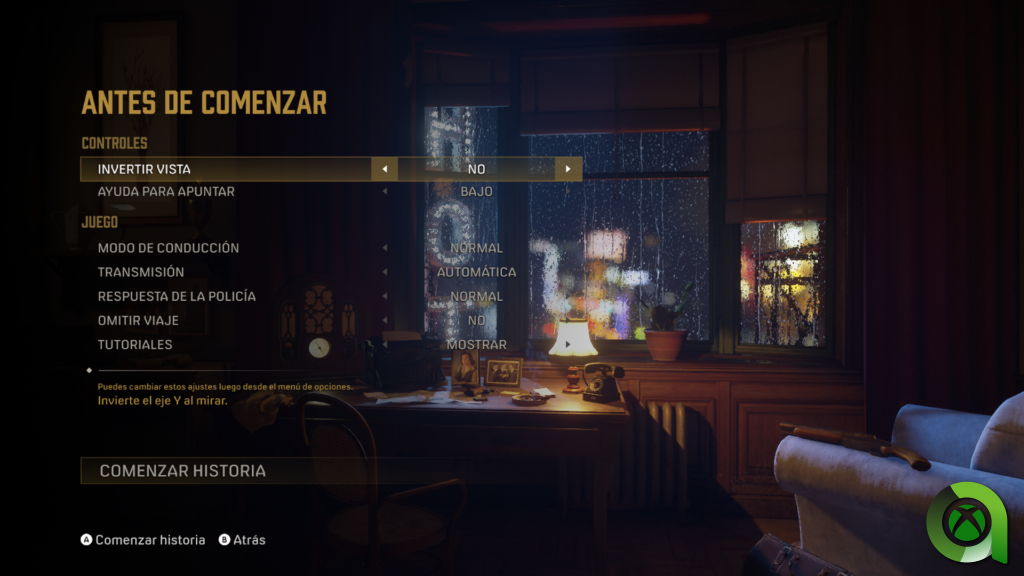Choose the Modo de Conducción option
Screen dimensions: 1024x576
click(x=168, y=248)
